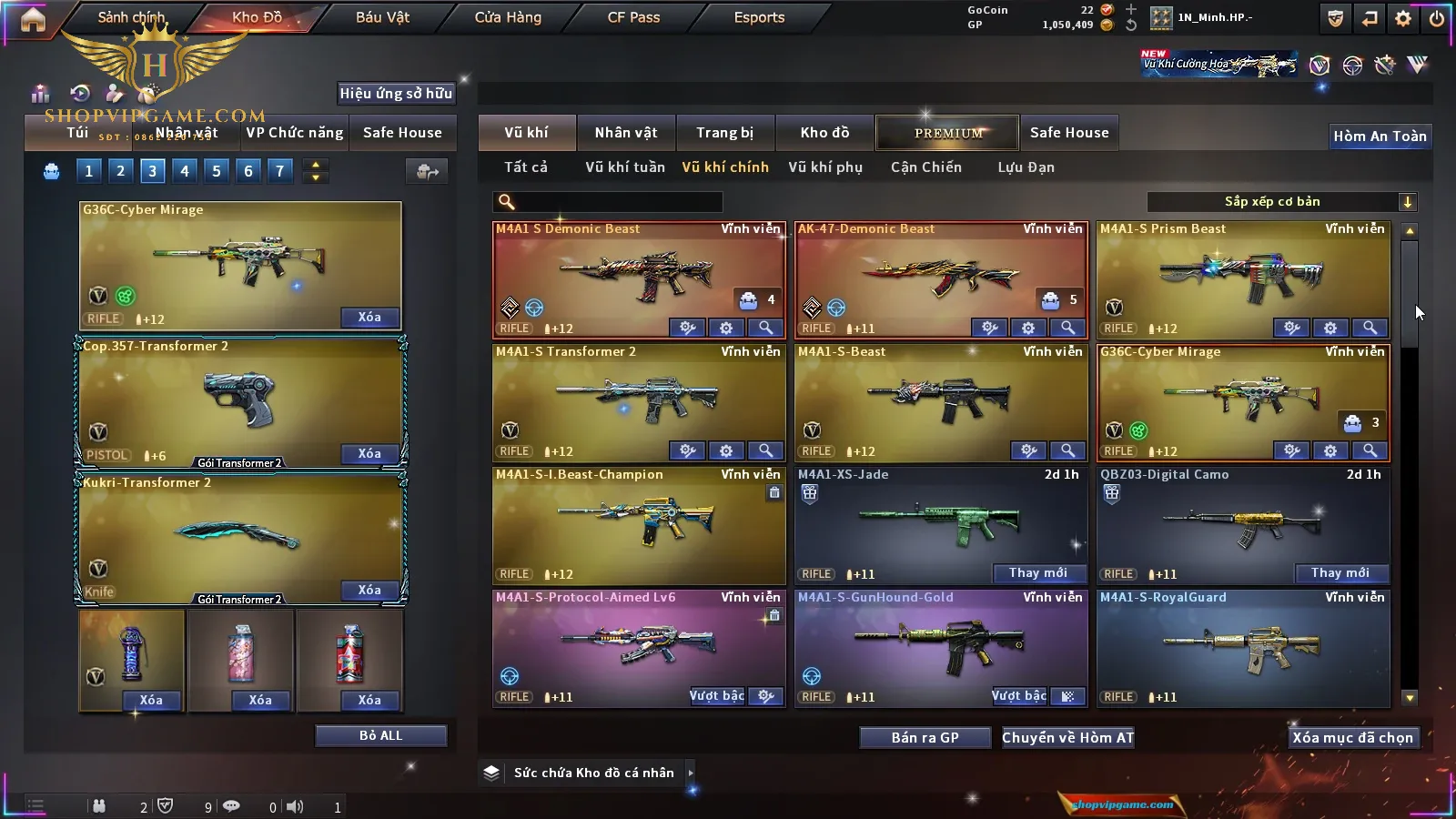Image resolution: width=1456 pixels, height=819 pixels.
Task: Remove the G36C-Cyber Mirage from the bag
Action: pos(369,318)
